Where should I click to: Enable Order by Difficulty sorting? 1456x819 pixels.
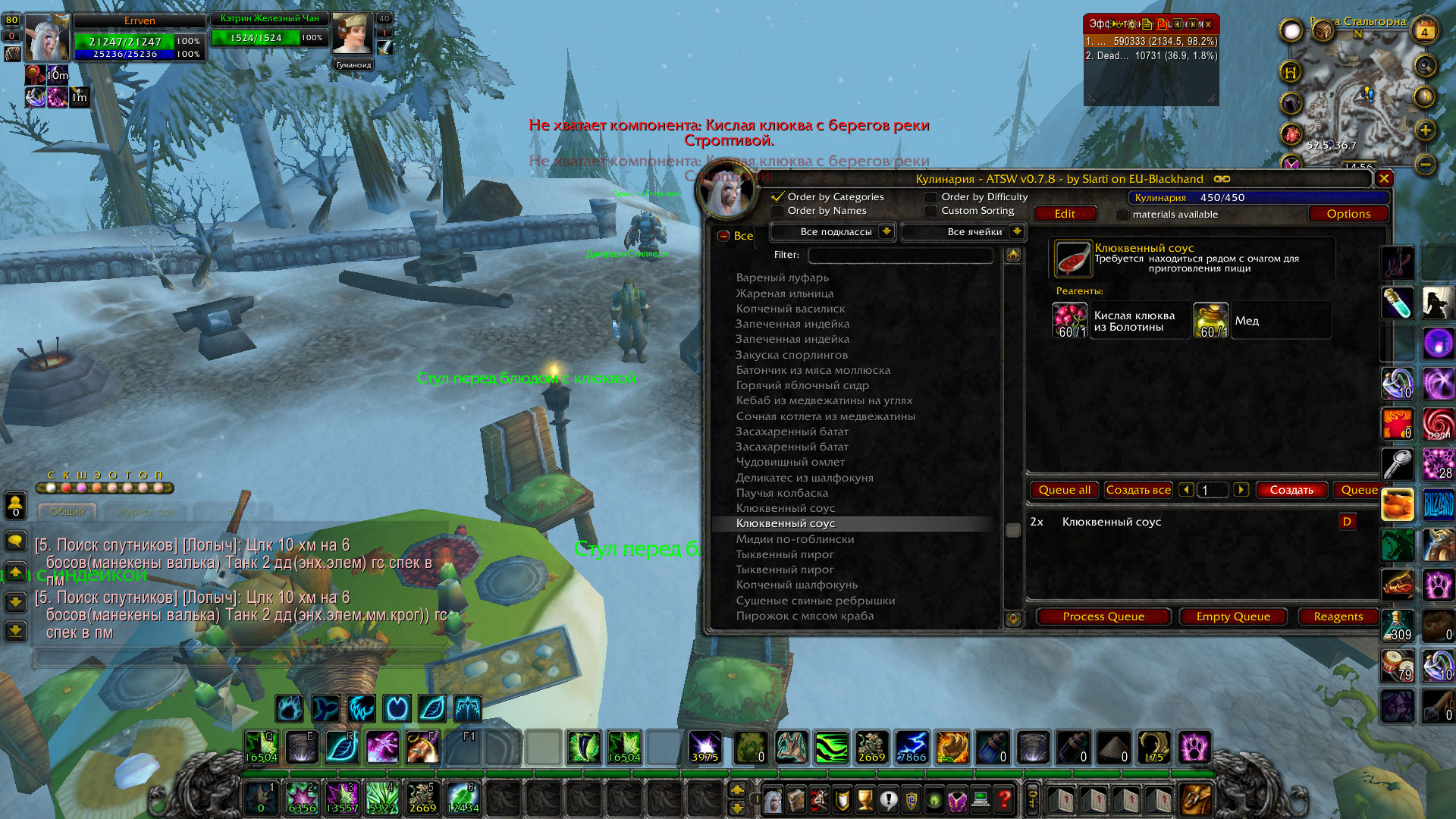pos(931,197)
